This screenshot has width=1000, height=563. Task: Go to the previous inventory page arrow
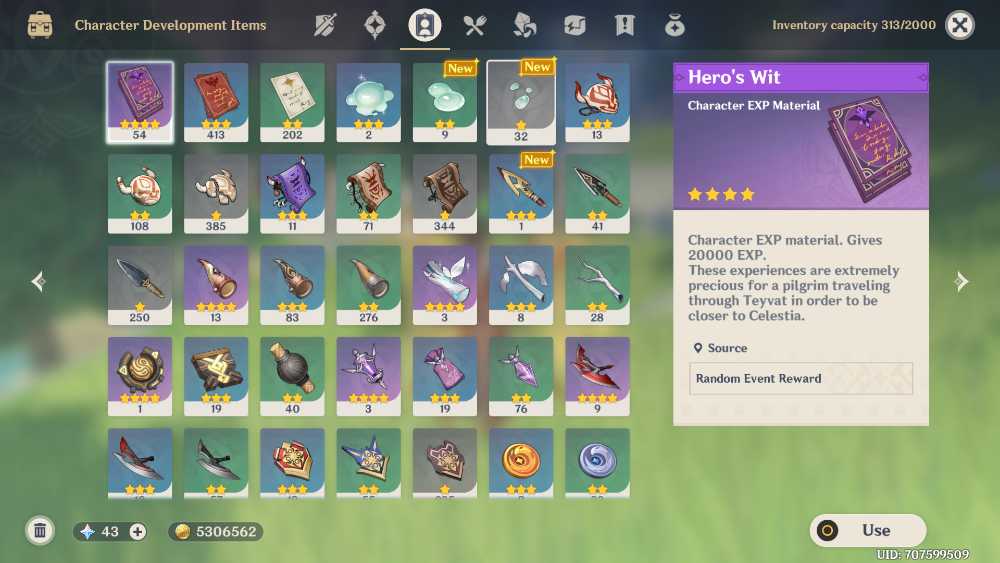38,282
